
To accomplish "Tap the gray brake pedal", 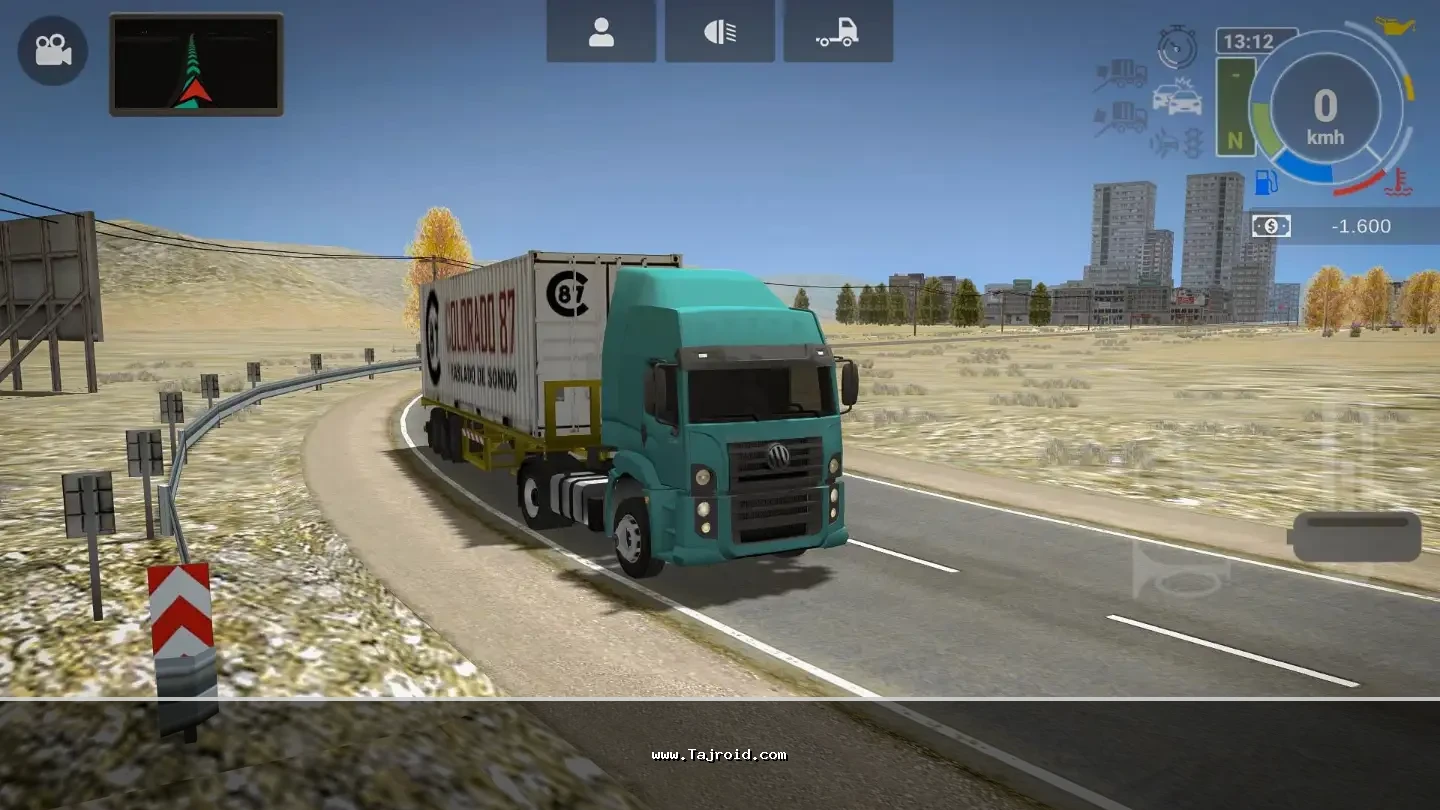I will tap(1356, 537).
